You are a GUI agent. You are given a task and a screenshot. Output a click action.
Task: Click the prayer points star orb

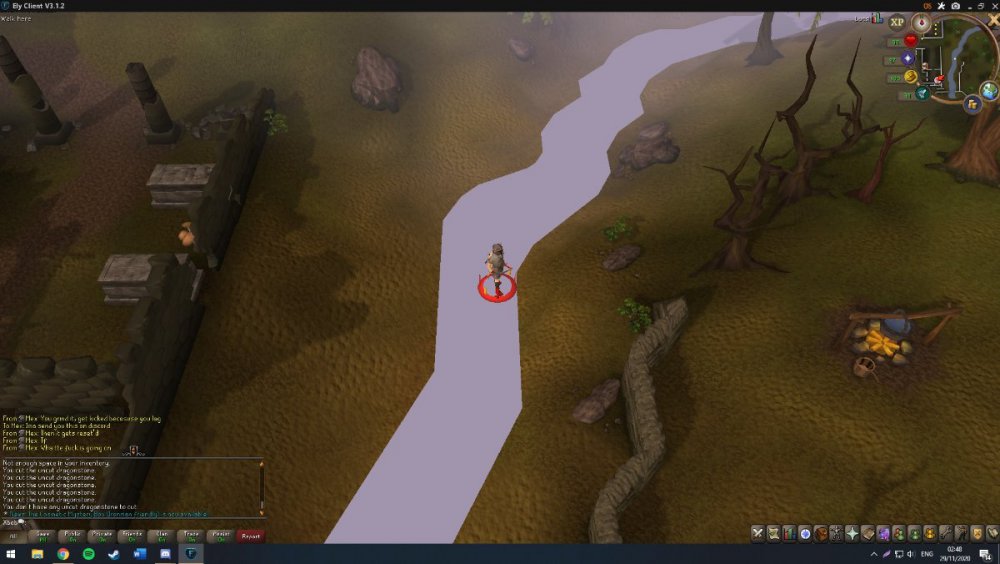909,59
